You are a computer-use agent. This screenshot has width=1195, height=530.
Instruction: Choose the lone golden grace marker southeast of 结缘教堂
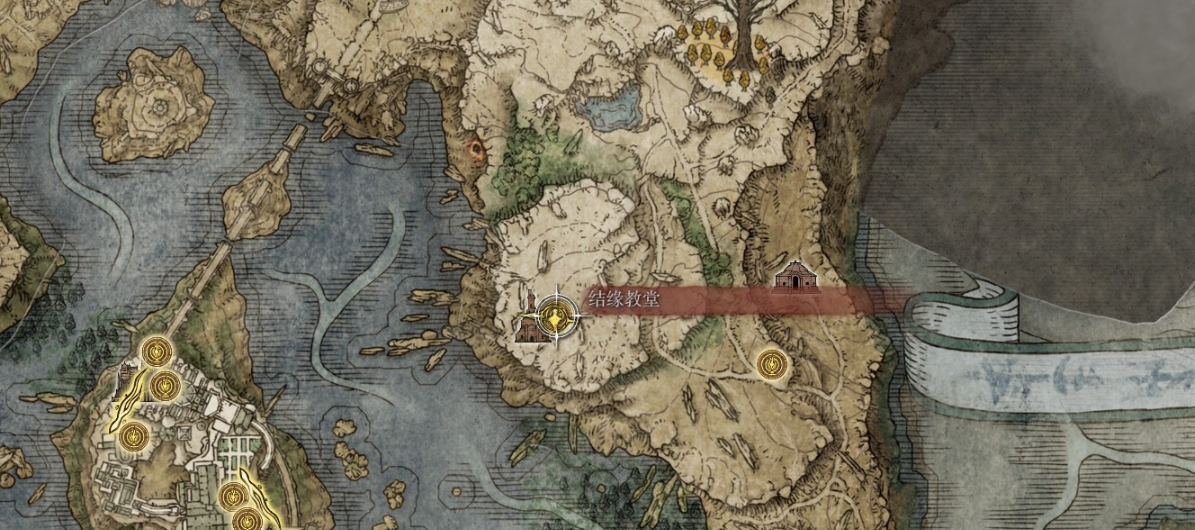(770, 364)
